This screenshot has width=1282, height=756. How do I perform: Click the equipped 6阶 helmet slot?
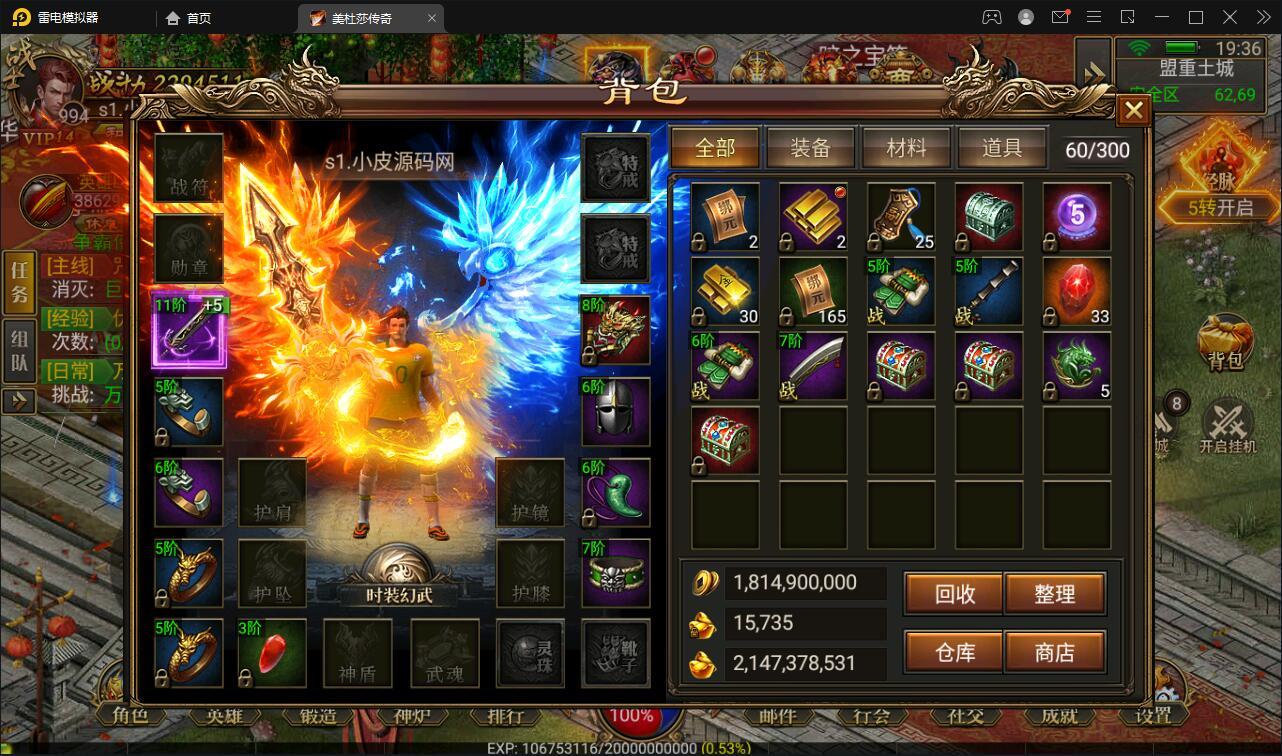616,412
